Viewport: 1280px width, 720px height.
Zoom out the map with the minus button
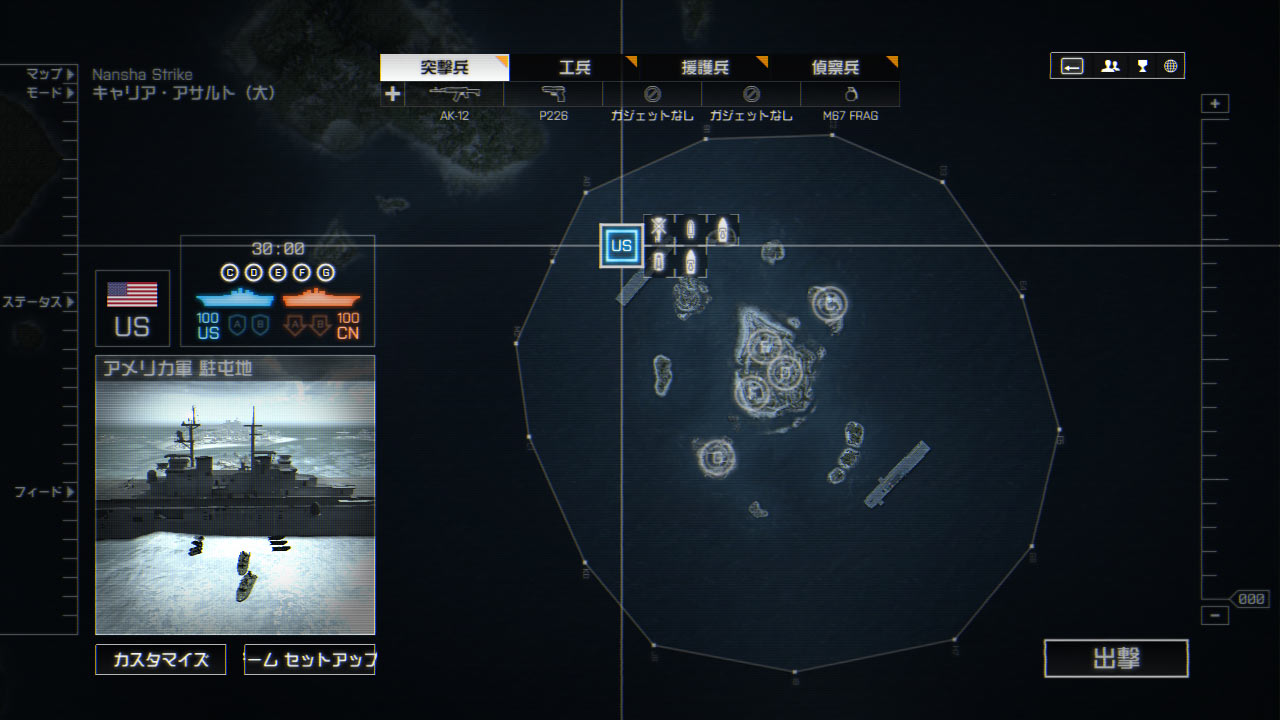pyautogui.click(x=1215, y=616)
